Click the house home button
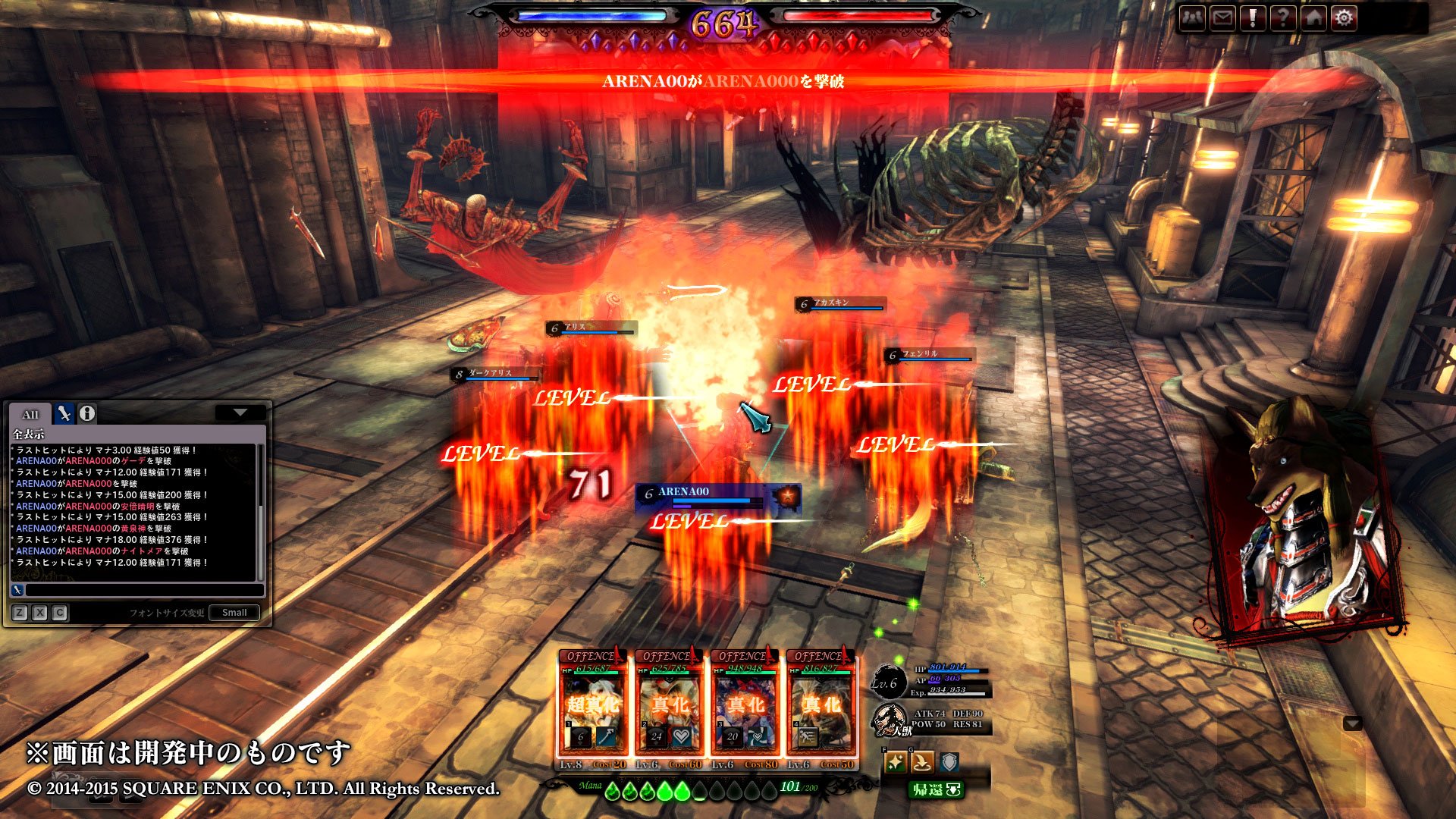 1313,17
